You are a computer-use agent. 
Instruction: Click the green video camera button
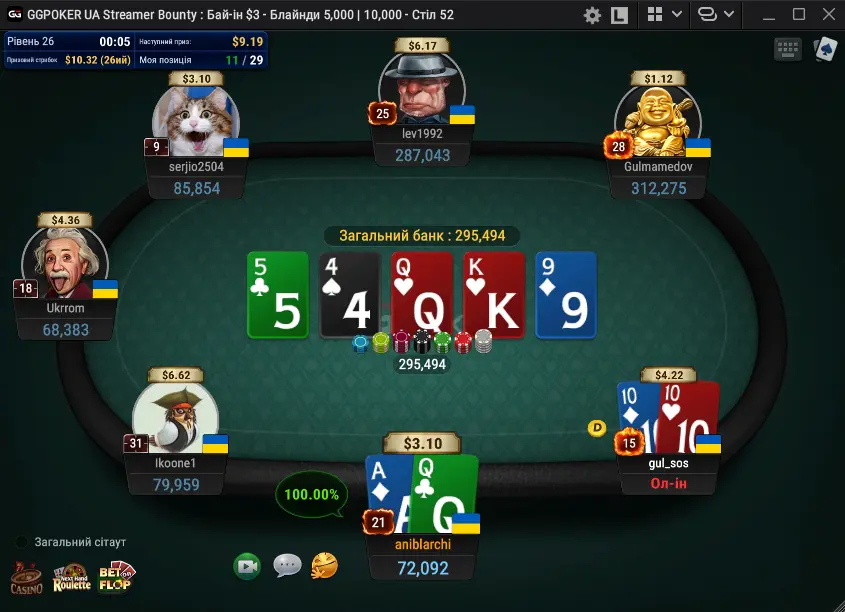click(247, 566)
